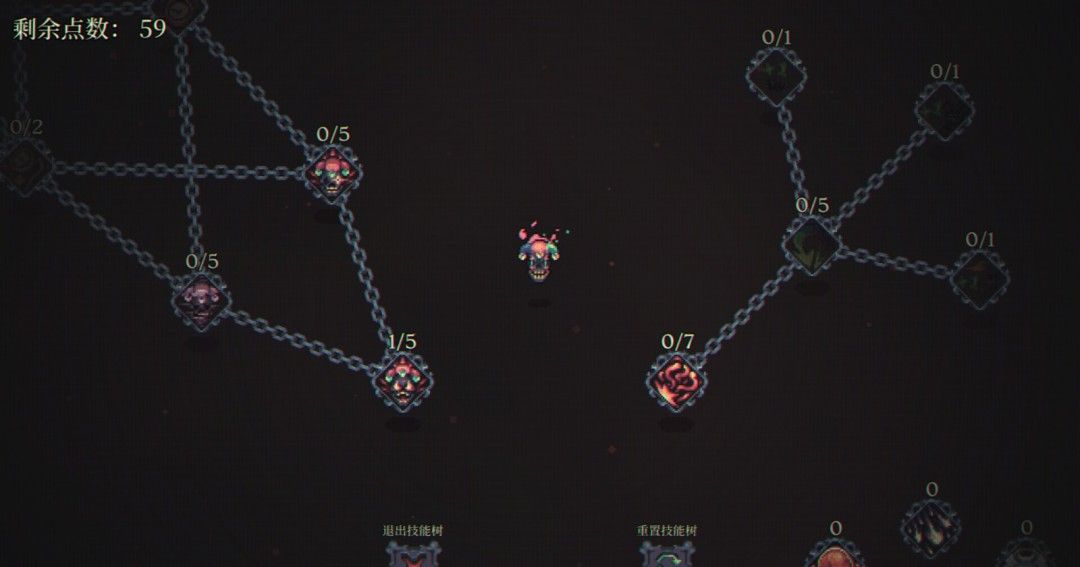Select the dark claw-marks skill node
The height and width of the screenshot is (567, 1080).
pos(930,525)
